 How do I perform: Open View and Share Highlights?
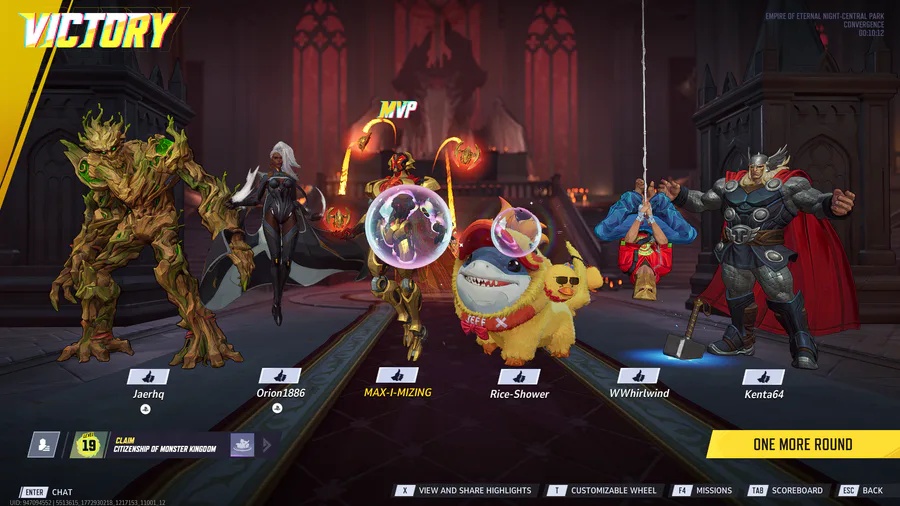tap(467, 491)
